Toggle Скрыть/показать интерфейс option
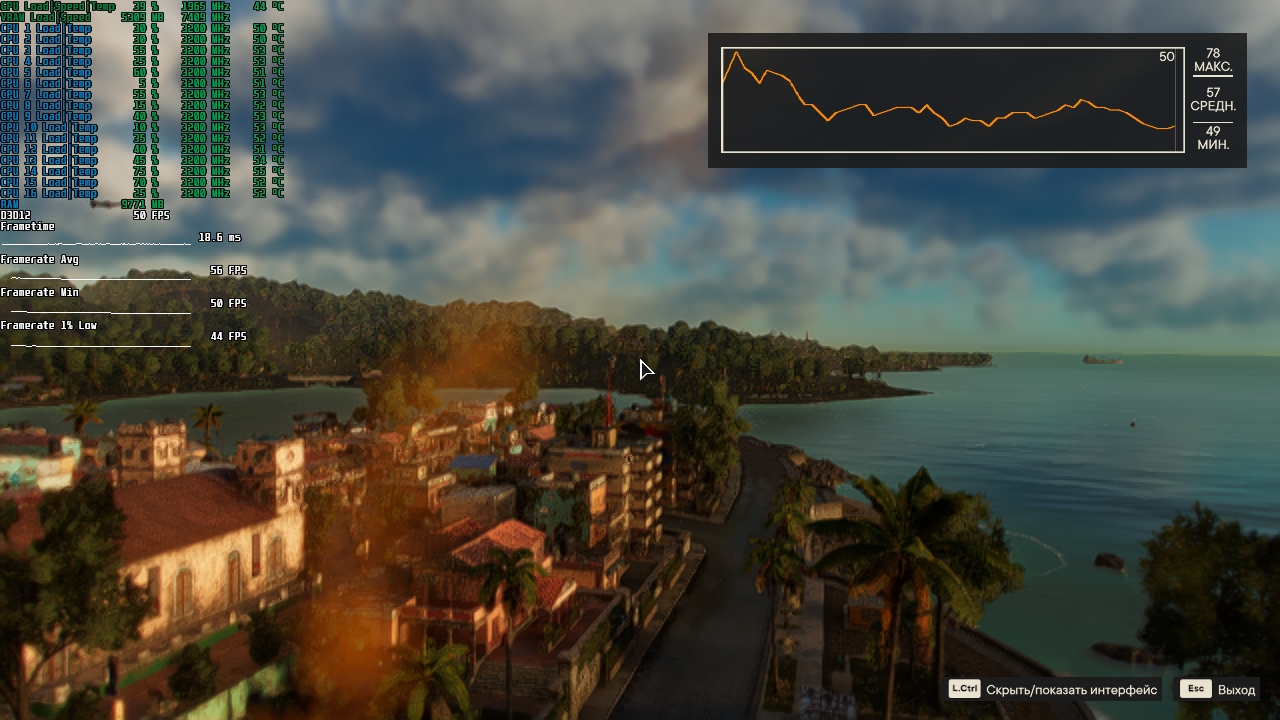This screenshot has height=720, width=1280. pyautogui.click(x=1054, y=689)
